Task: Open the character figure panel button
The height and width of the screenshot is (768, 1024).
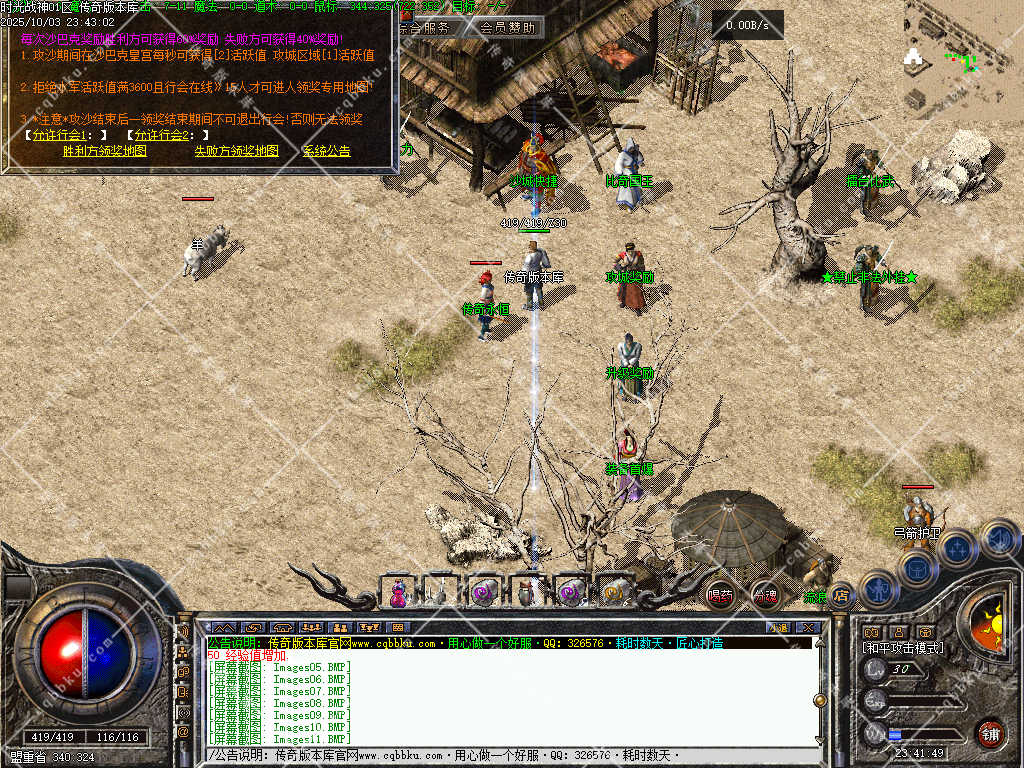Action: 879,589
